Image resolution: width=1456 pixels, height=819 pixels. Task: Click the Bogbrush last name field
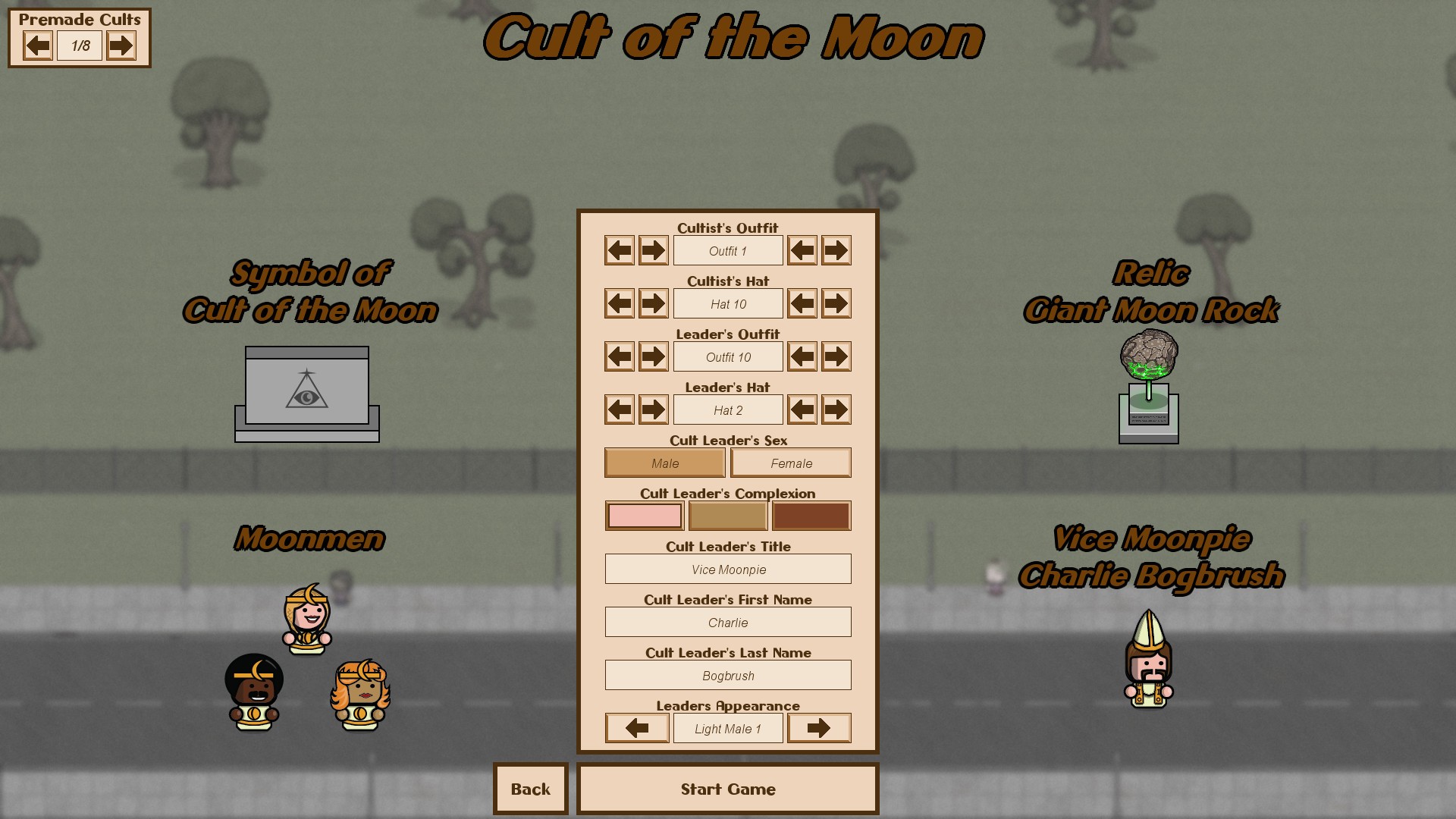tap(727, 675)
